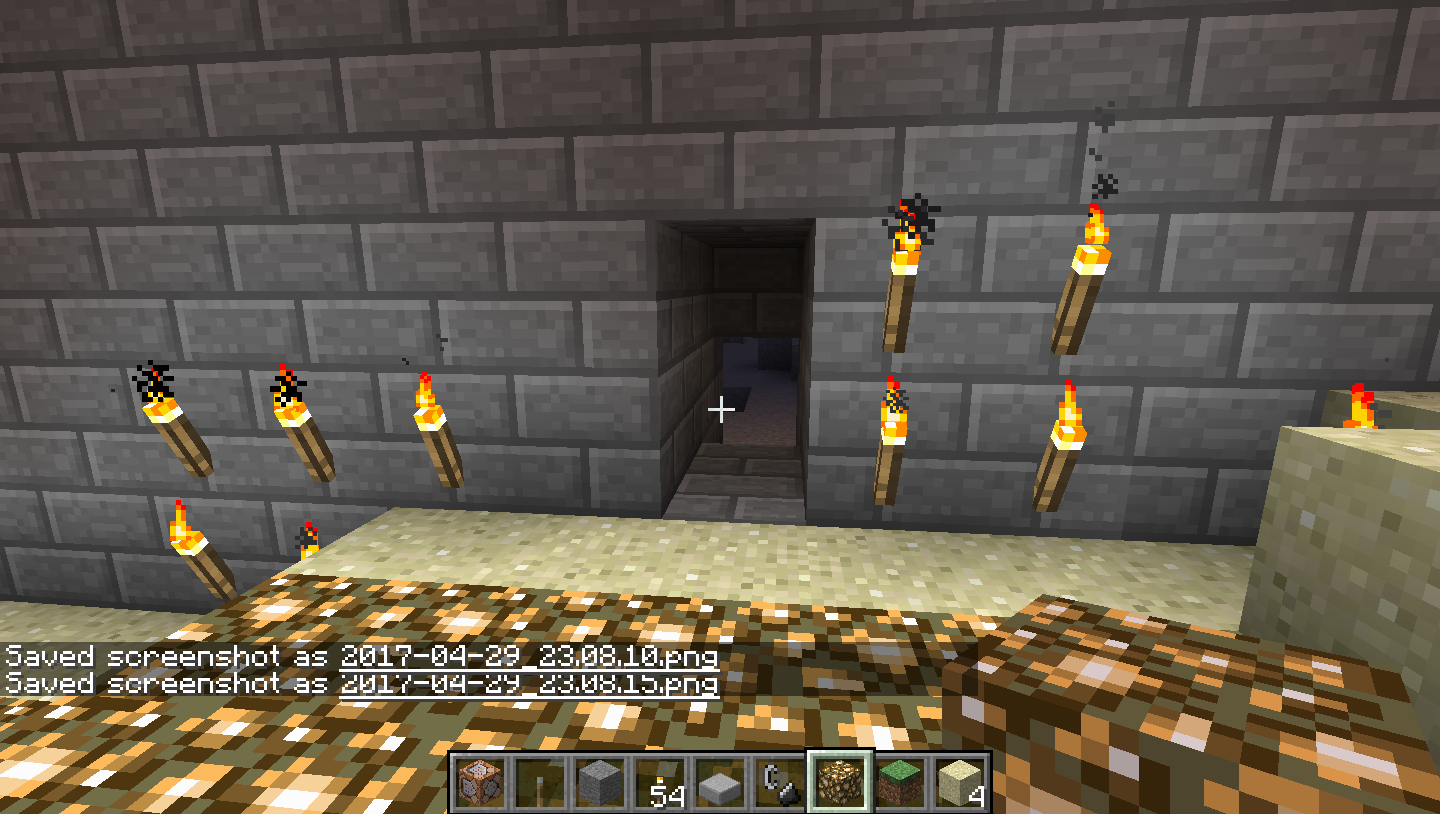Open screenshot link 2017-04-29_23.08.10.png
The image size is (1440, 814).
(x=529, y=657)
